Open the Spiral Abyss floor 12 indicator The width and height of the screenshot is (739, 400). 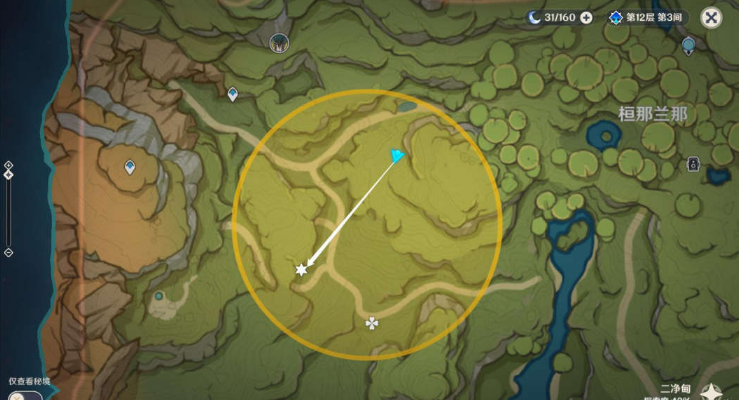(x=648, y=17)
